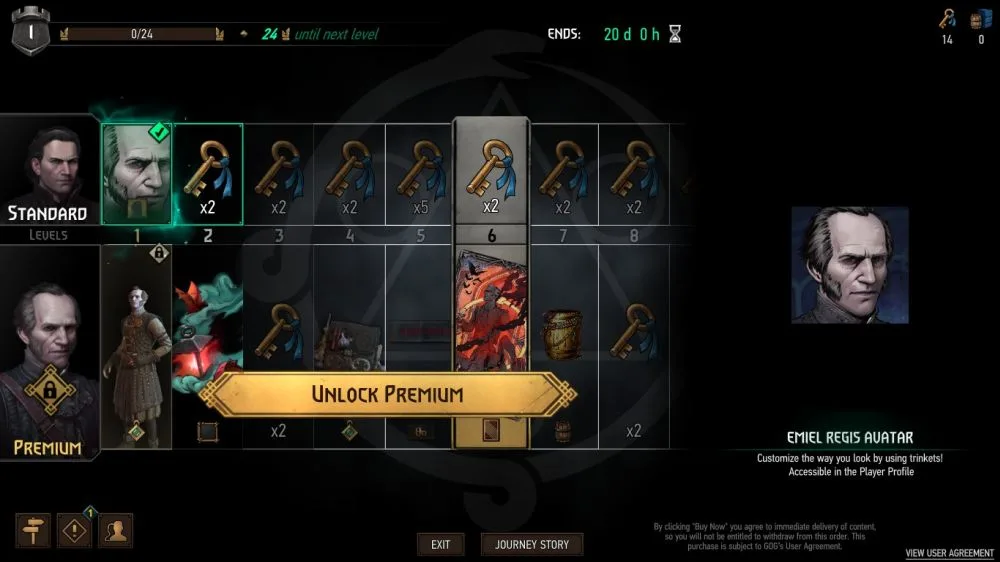Open the exclamation mark notifications button

point(75,531)
